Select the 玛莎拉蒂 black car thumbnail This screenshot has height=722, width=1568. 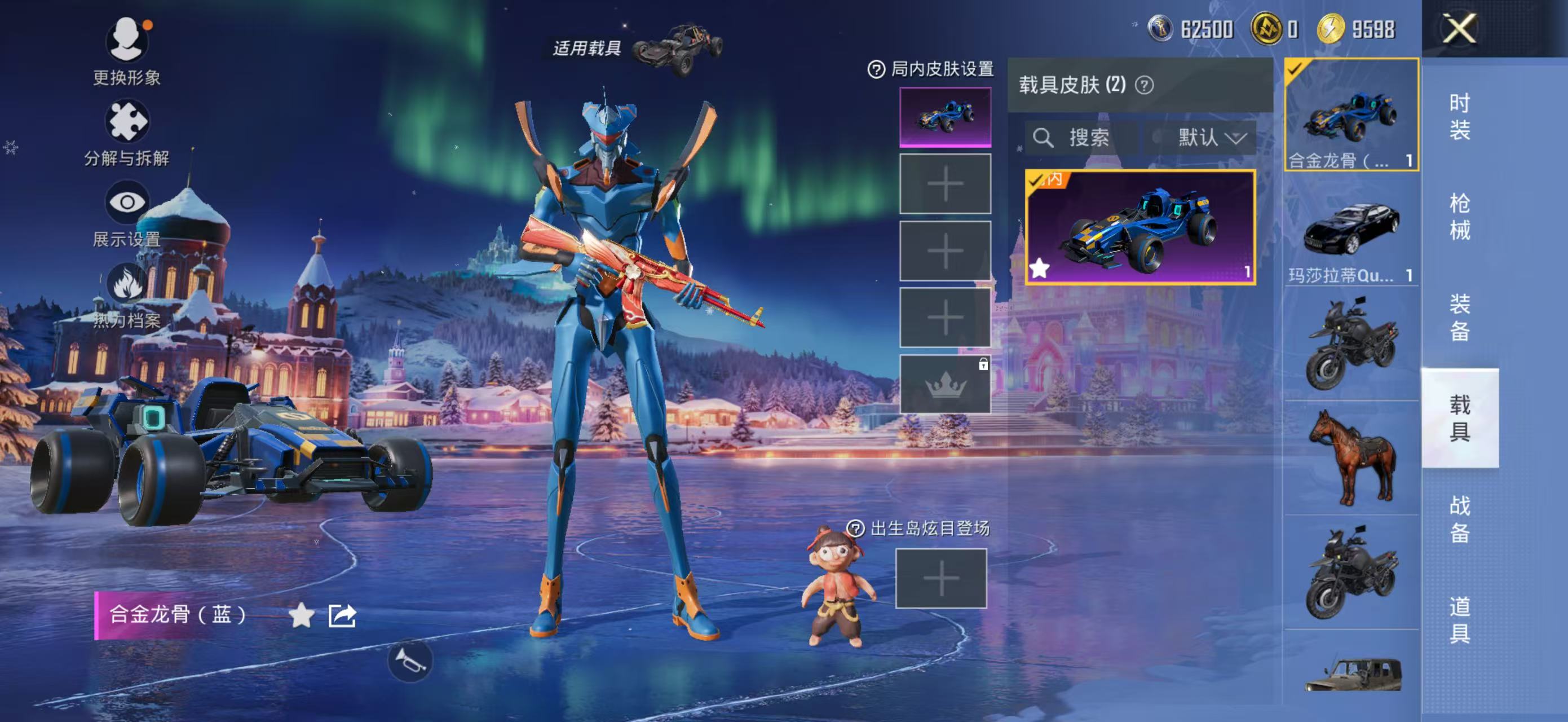pos(1351,230)
